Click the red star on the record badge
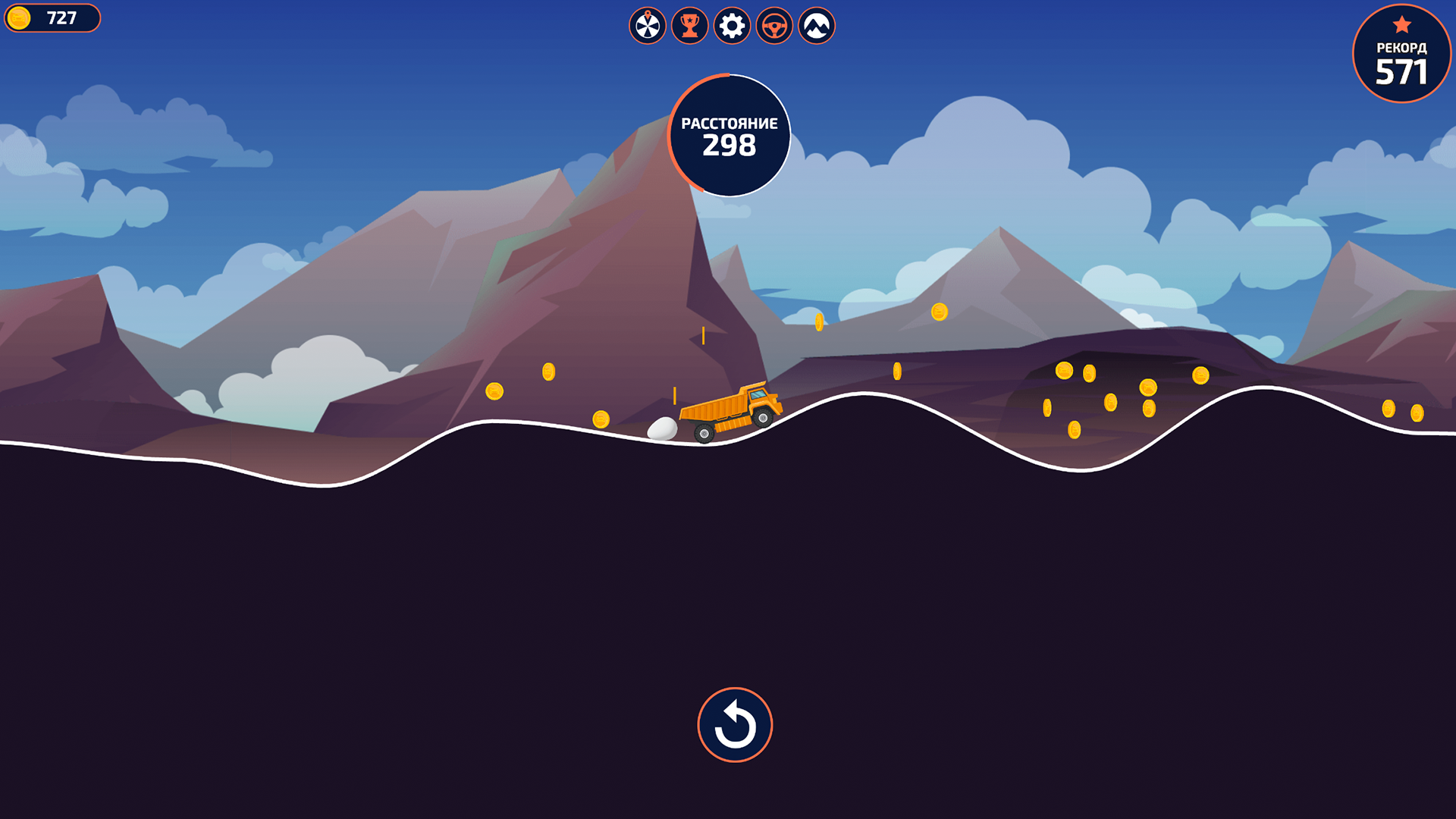The height and width of the screenshot is (819, 1456). (1401, 24)
